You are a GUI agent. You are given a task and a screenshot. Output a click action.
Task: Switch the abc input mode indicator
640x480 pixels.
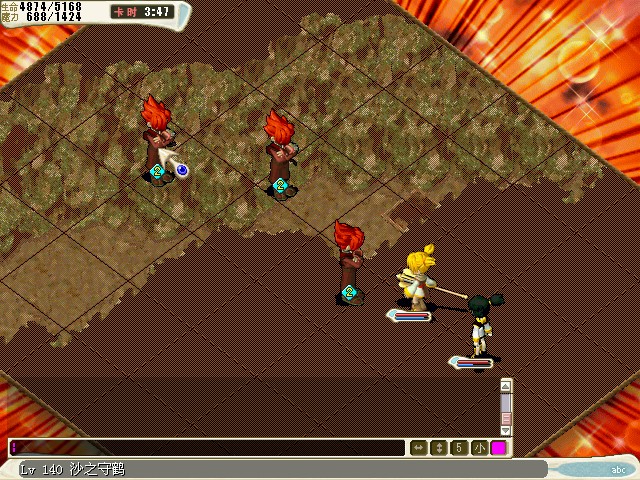(x=617, y=468)
